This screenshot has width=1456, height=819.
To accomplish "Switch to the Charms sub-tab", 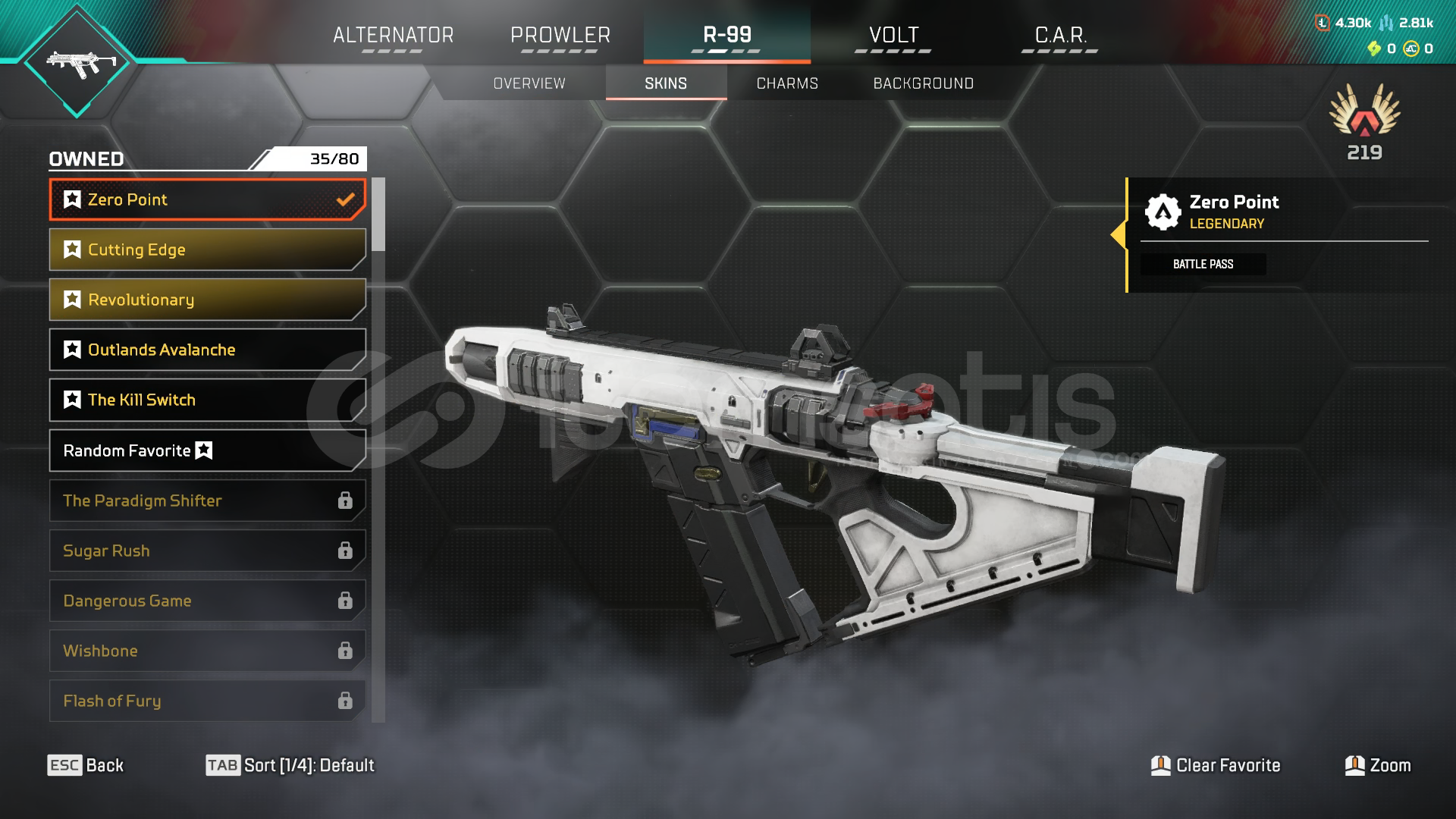I will [787, 83].
